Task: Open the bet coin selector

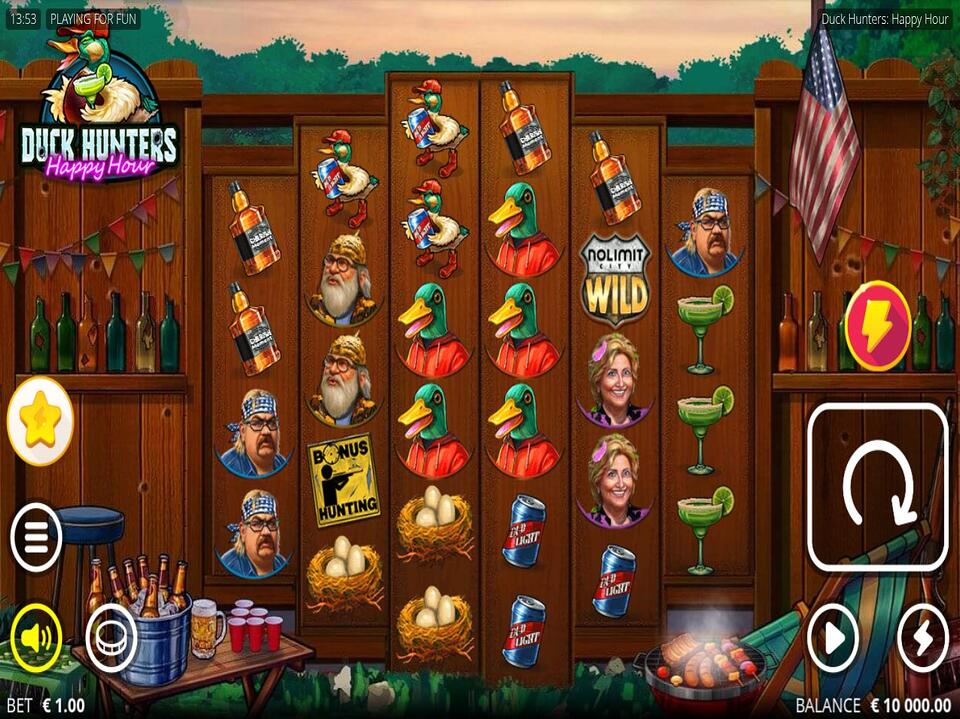Action: [x=111, y=637]
